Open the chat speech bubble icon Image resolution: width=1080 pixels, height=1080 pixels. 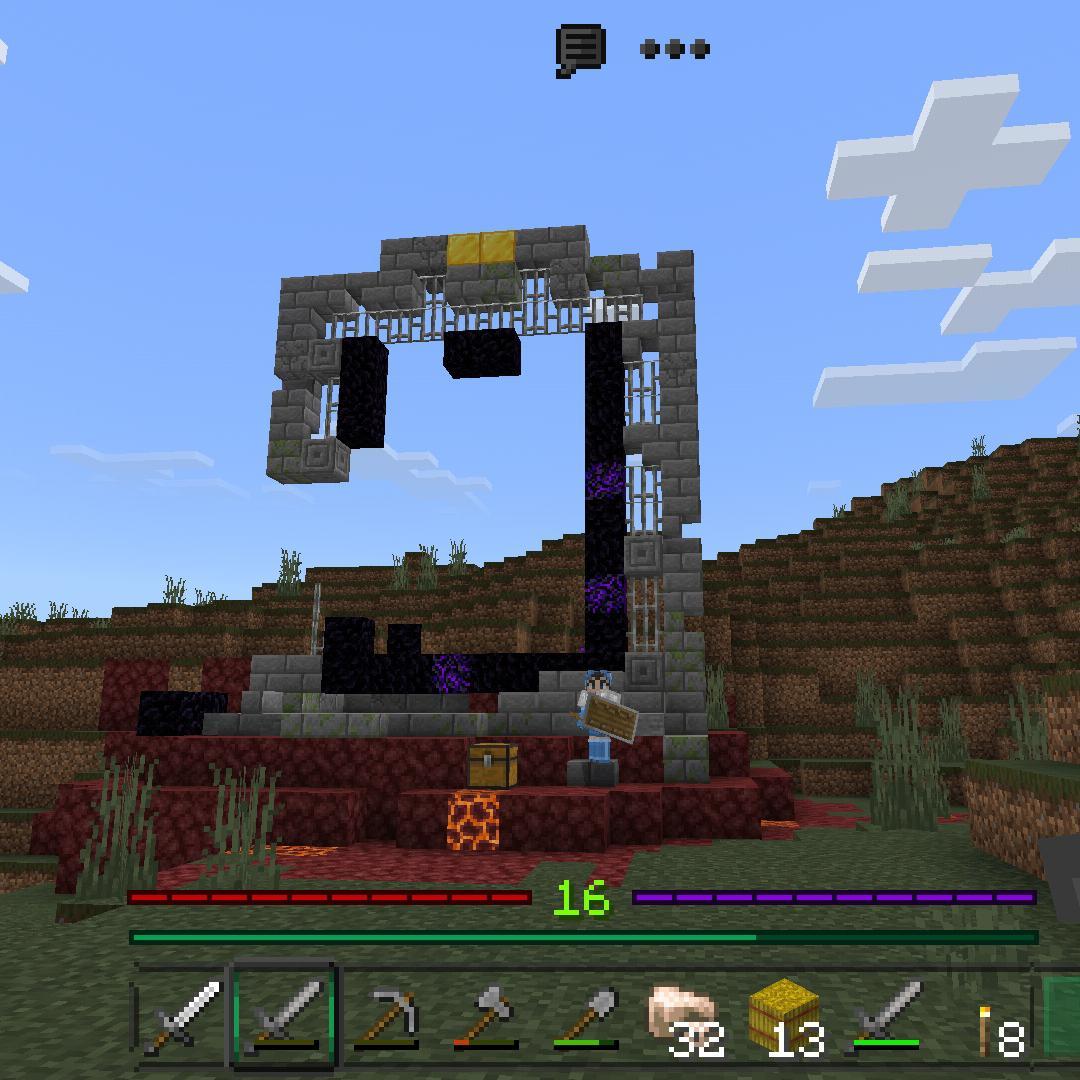580,49
